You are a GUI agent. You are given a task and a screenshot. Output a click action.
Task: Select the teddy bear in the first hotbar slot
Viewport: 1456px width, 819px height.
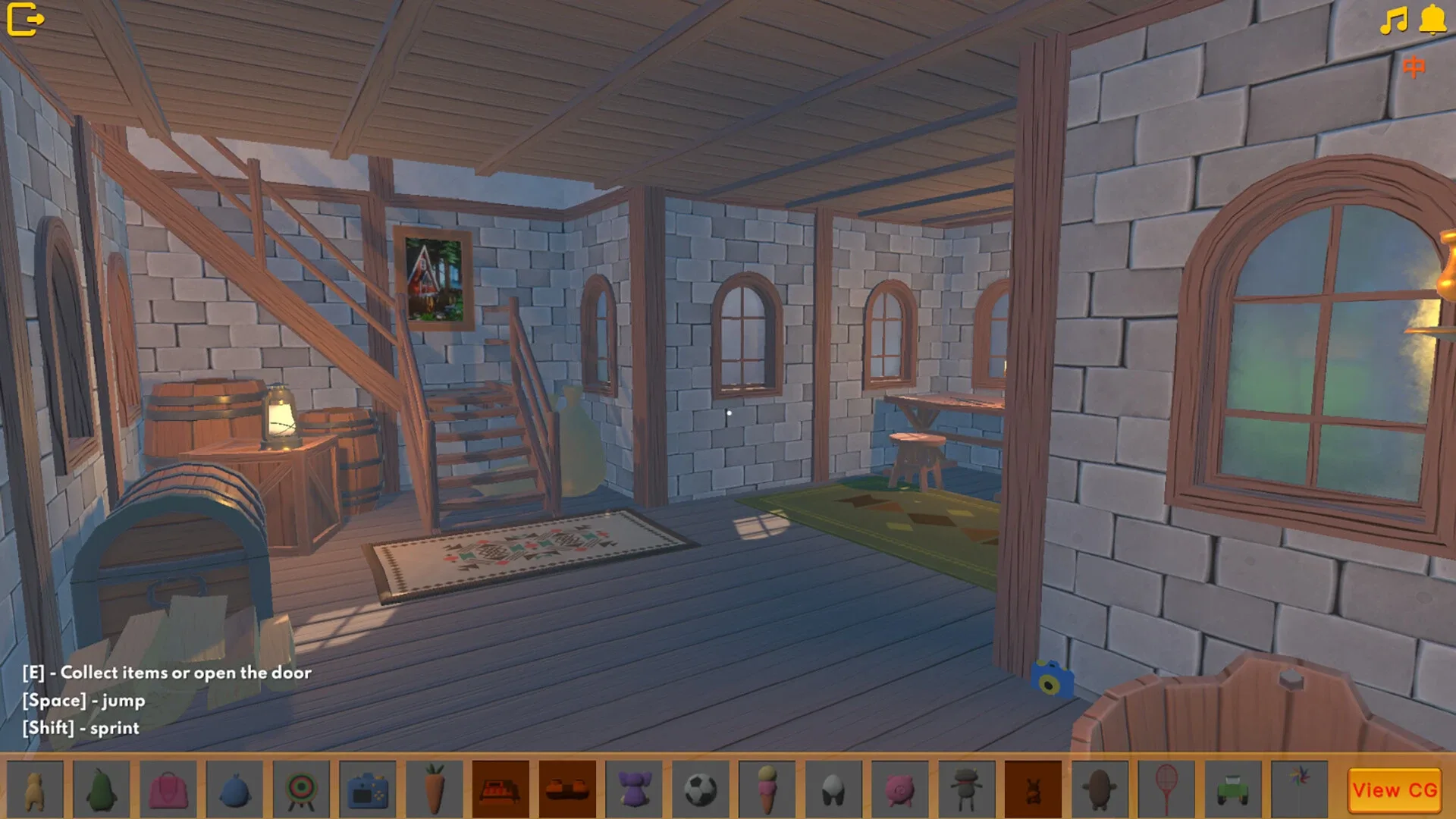coord(34,789)
